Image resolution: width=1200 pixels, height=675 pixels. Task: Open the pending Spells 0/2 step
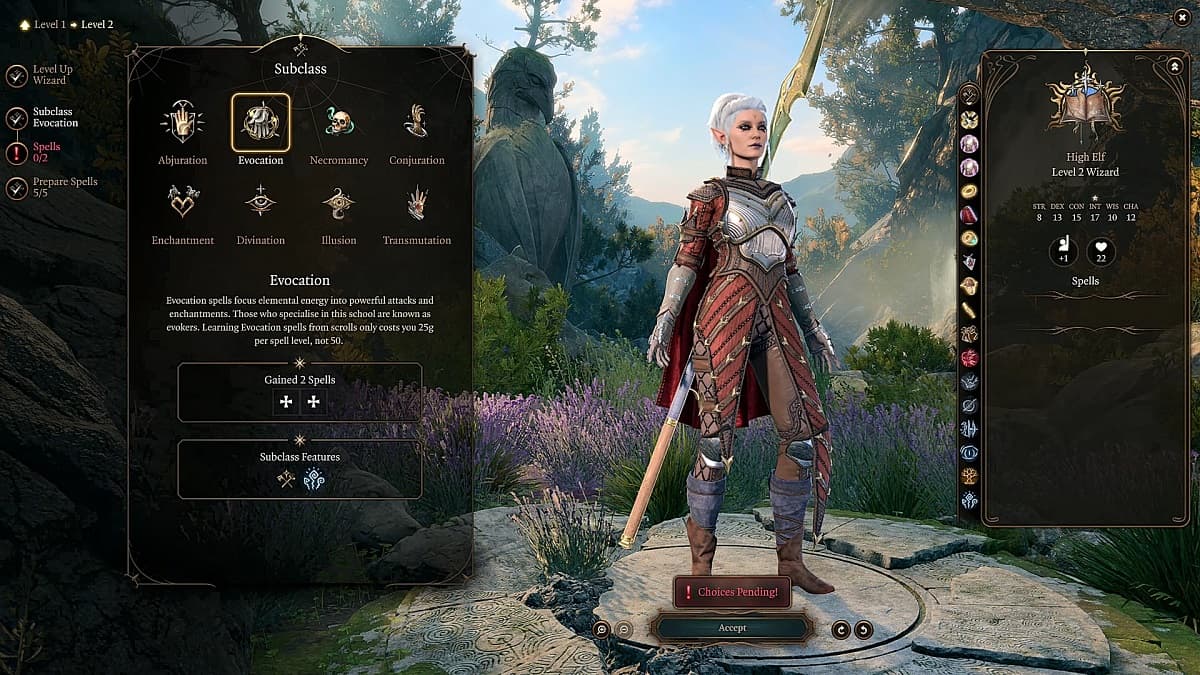[17, 152]
